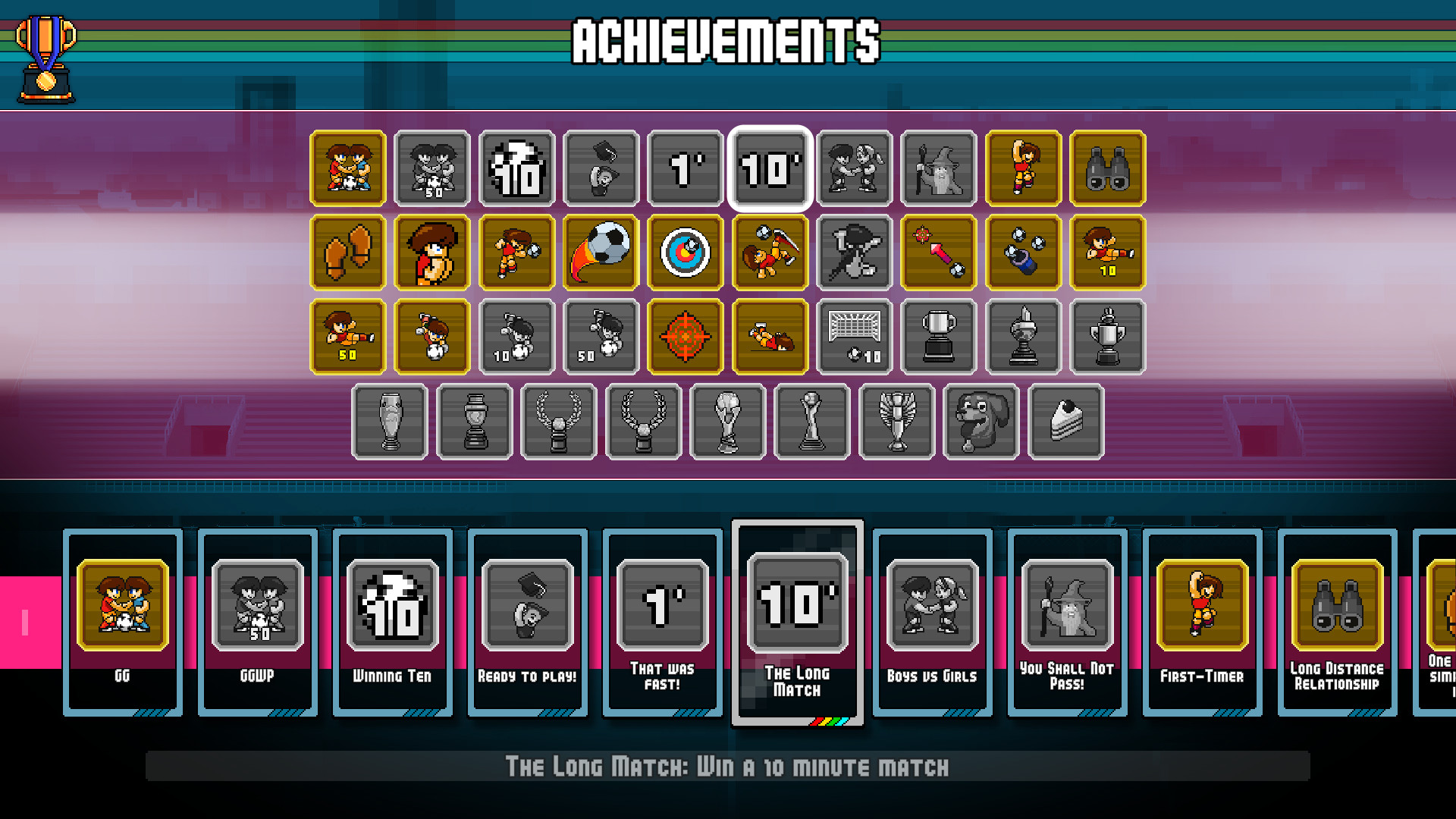Select the red crosshair achievement icon
The width and height of the screenshot is (1456, 819).
[x=686, y=336]
